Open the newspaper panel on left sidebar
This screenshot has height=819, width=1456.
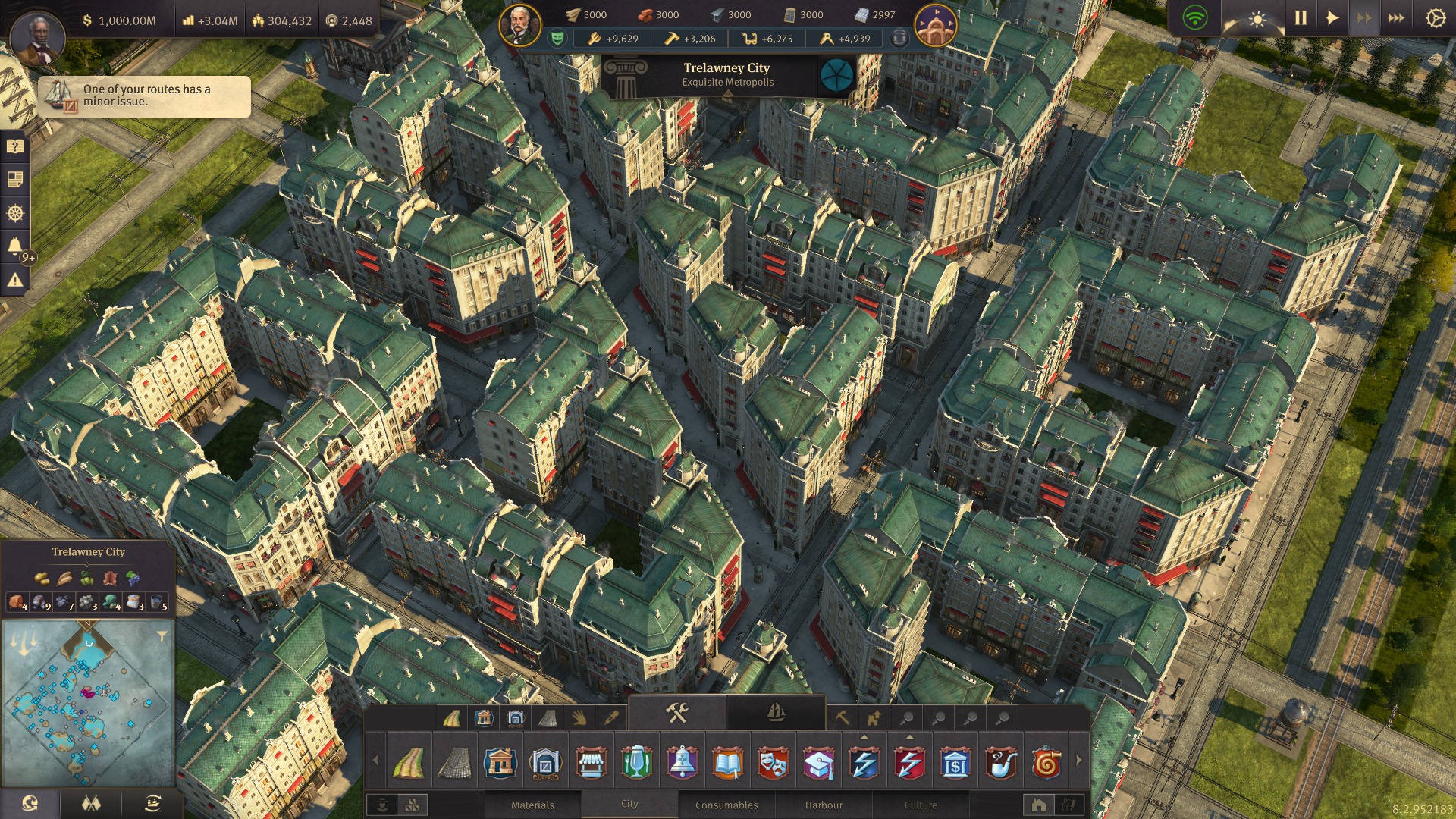[17, 177]
